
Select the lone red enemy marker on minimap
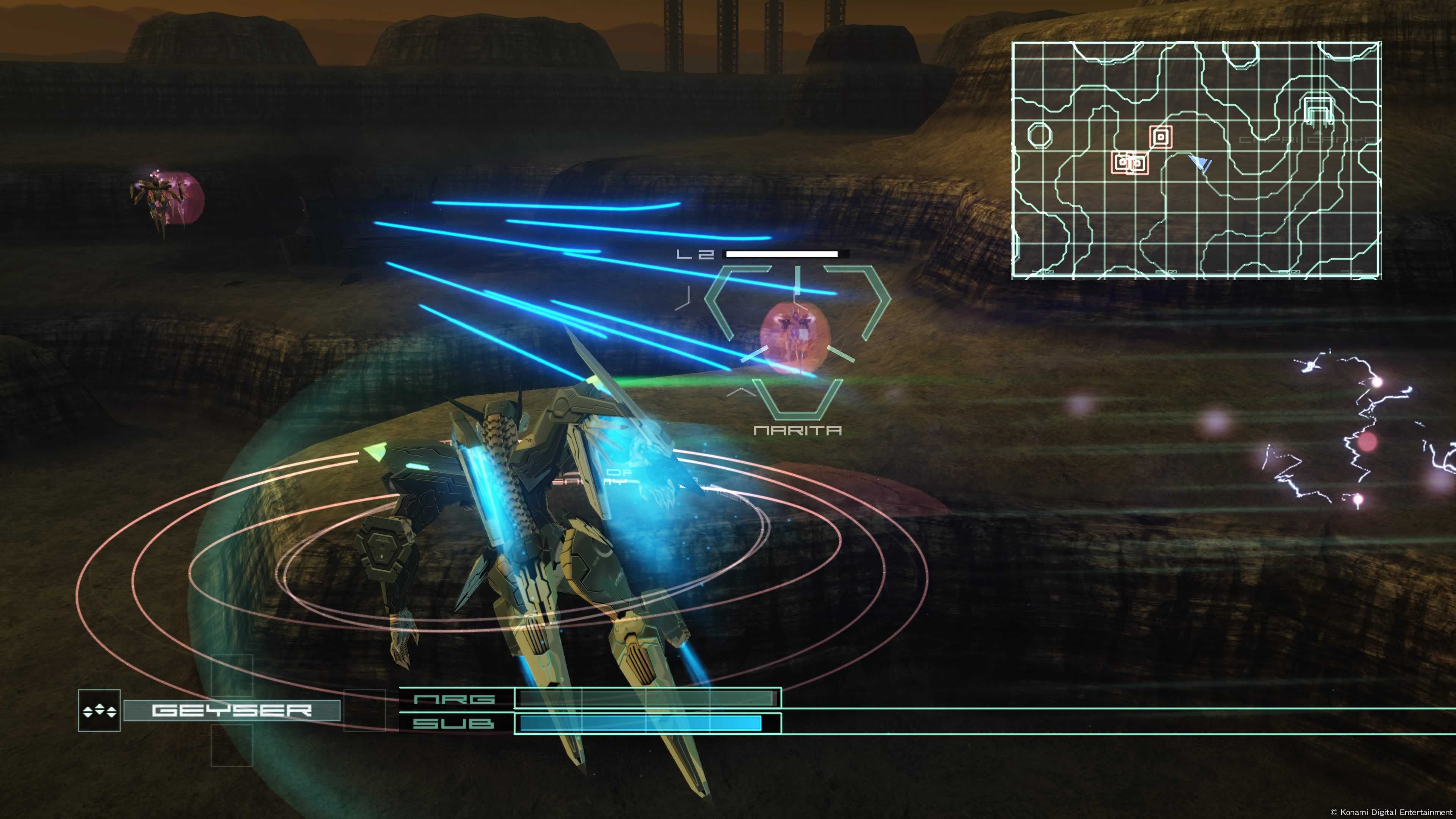click(x=1161, y=136)
